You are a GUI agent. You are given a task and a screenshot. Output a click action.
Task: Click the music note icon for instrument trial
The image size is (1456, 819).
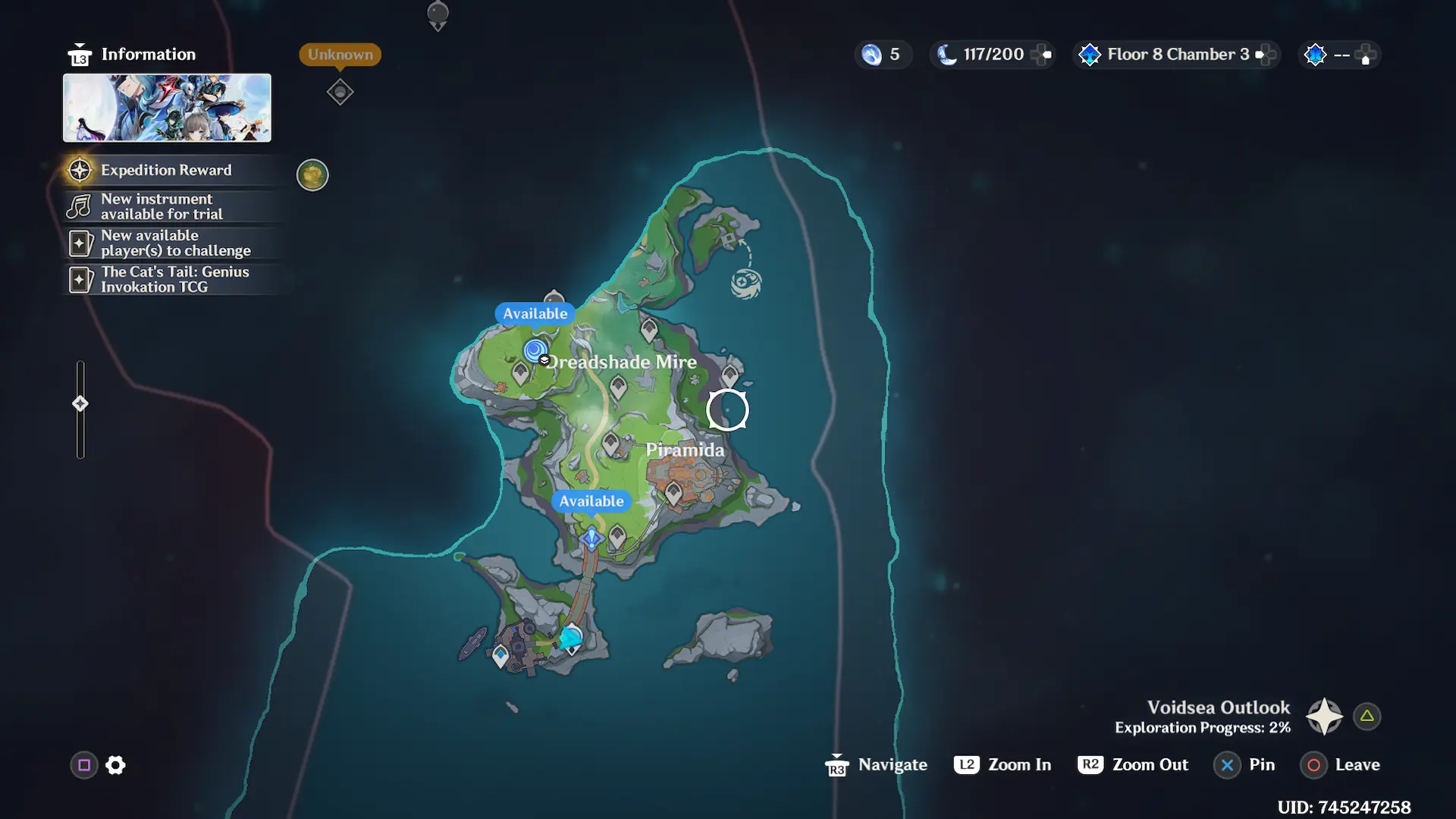(x=79, y=206)
